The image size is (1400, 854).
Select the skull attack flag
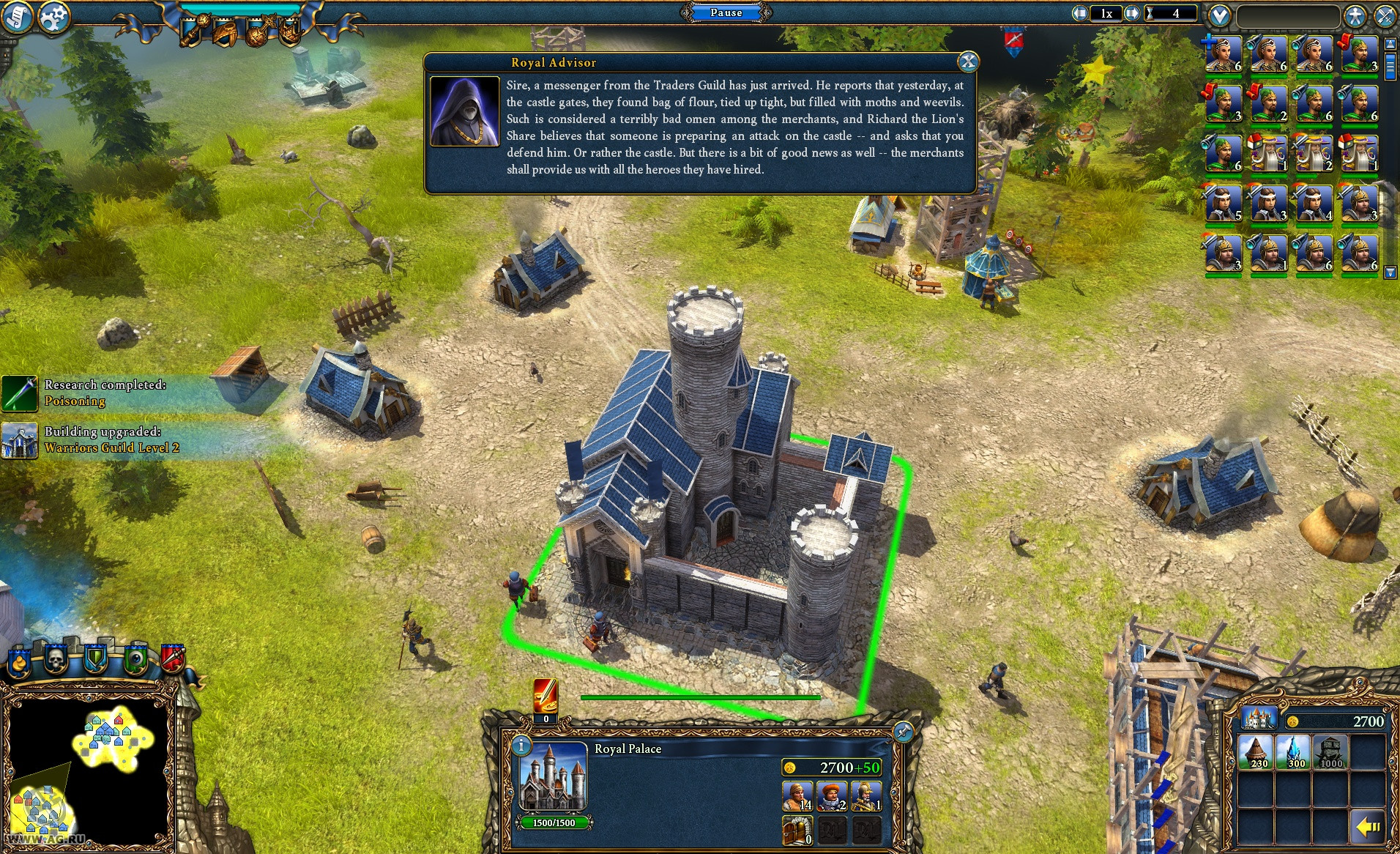(56, 660)
